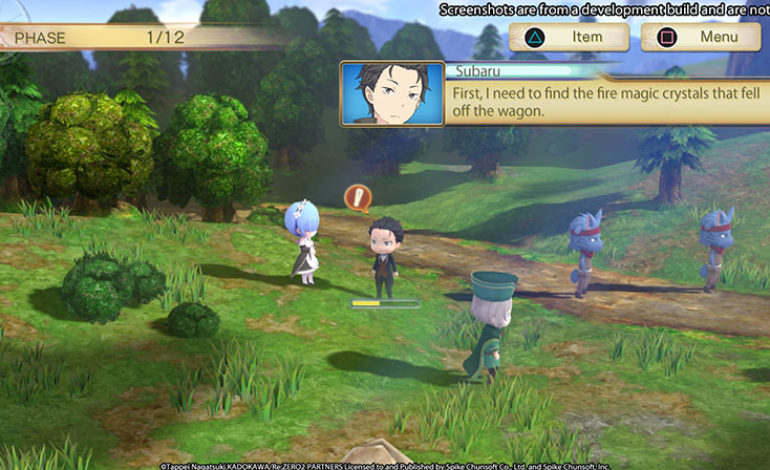Open the Menu button
Image resolution: width=770 pixels, height=470 pixels.
click(700, 37)
